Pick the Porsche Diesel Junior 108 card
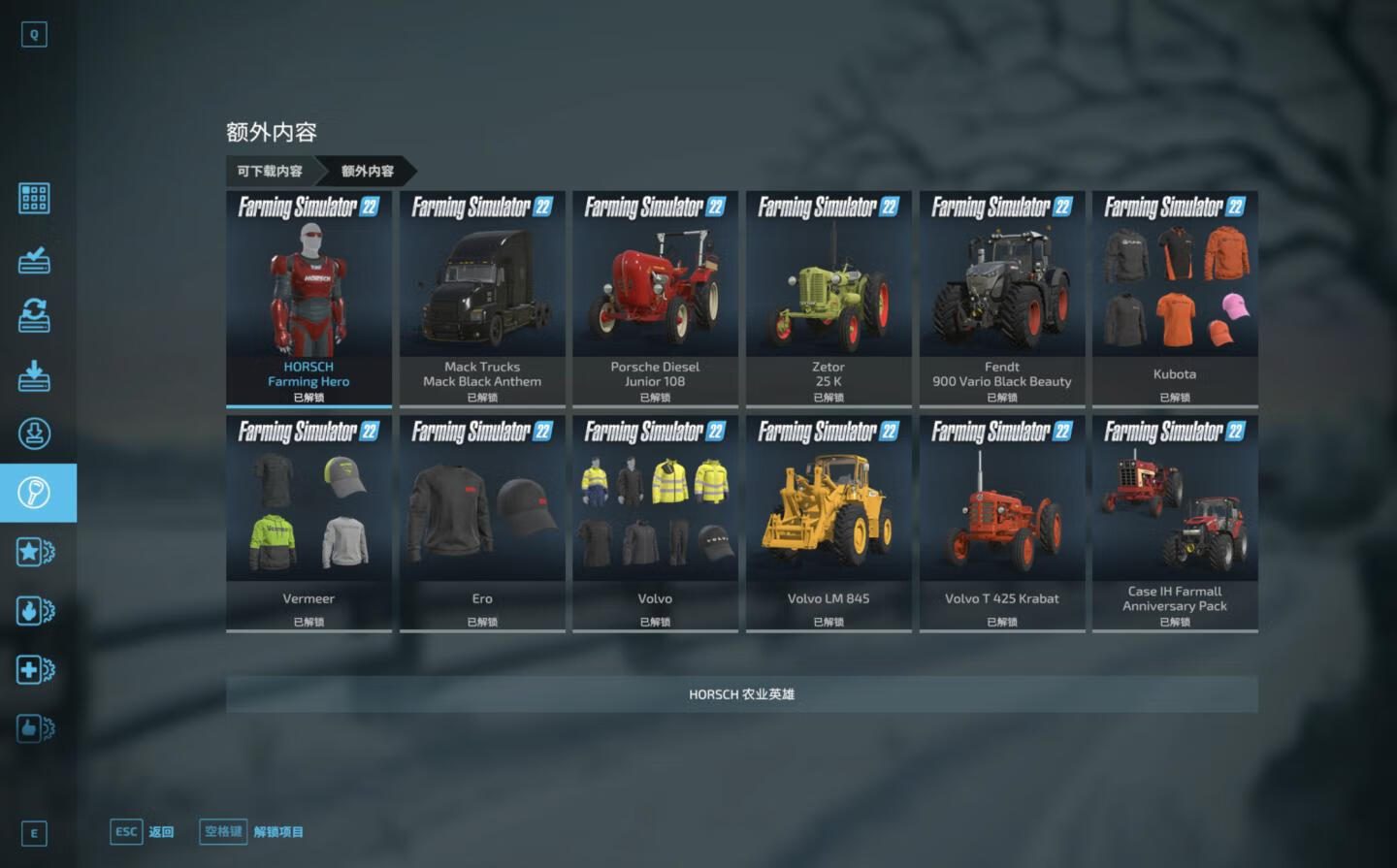This screenshot has width=1397, height=868. tap(655, 298)
